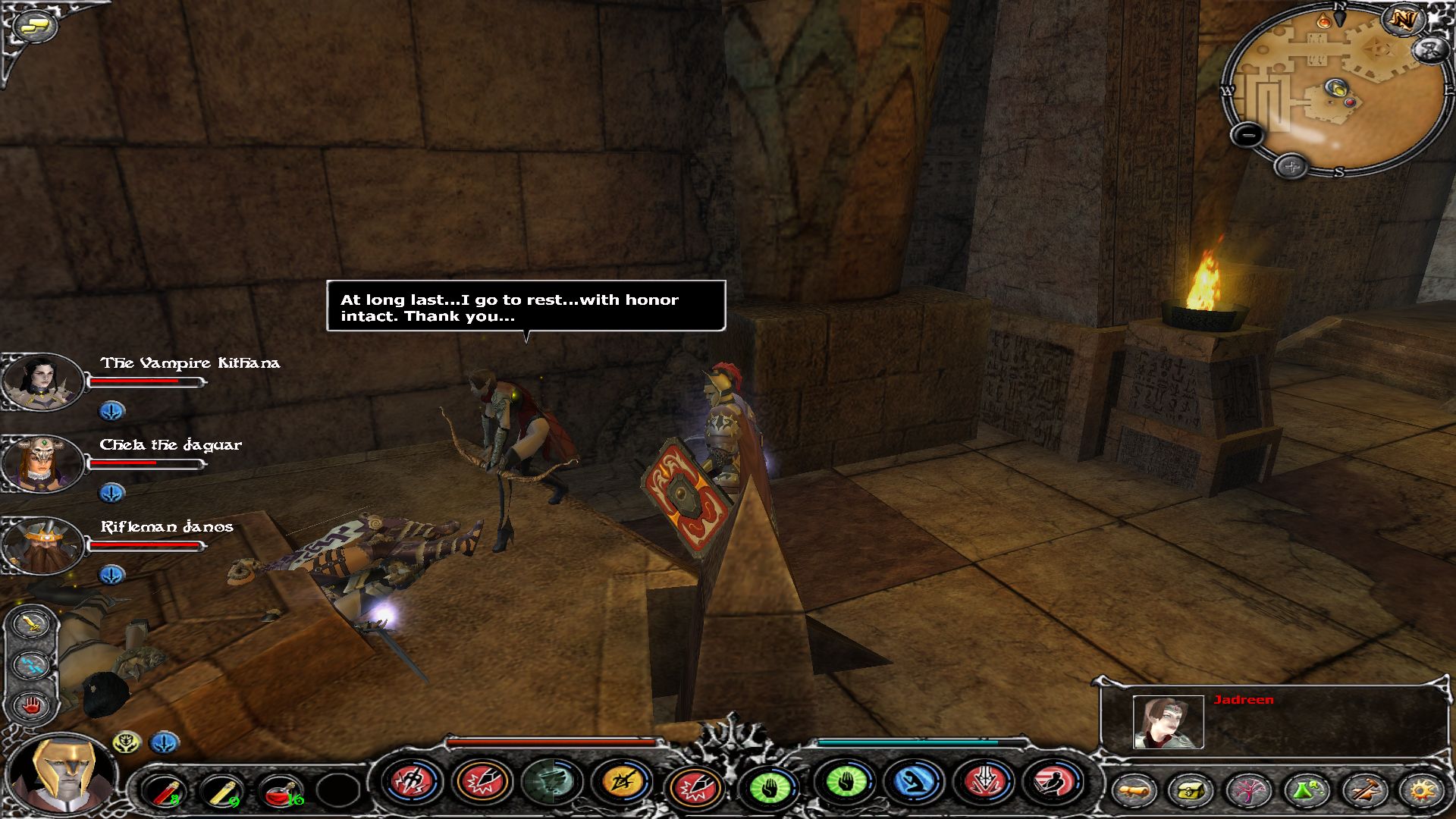Select Chela the Jaguar's portrait

(x=41, y=463)
